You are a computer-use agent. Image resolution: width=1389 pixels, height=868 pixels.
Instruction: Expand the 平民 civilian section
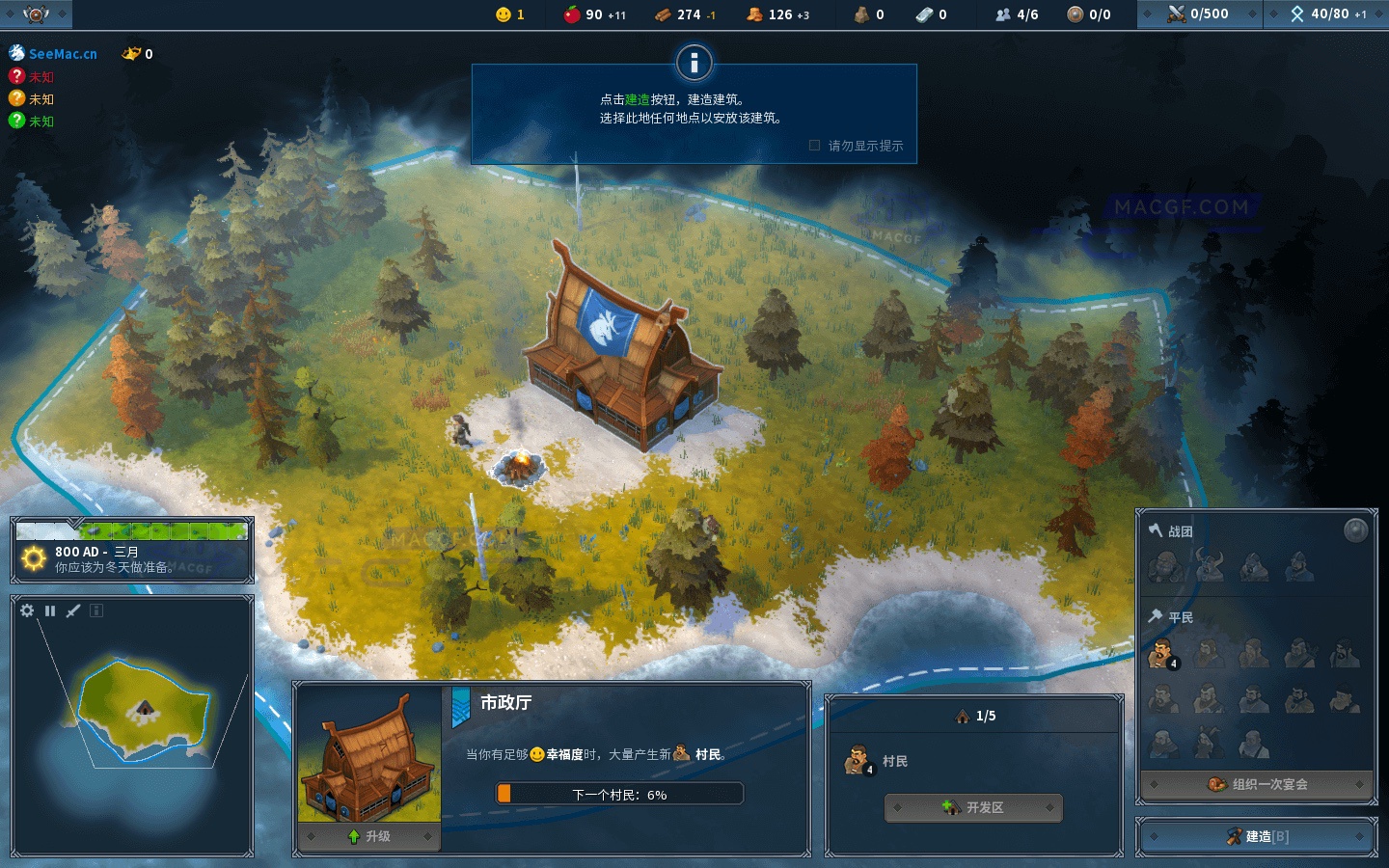(1177, 616)
